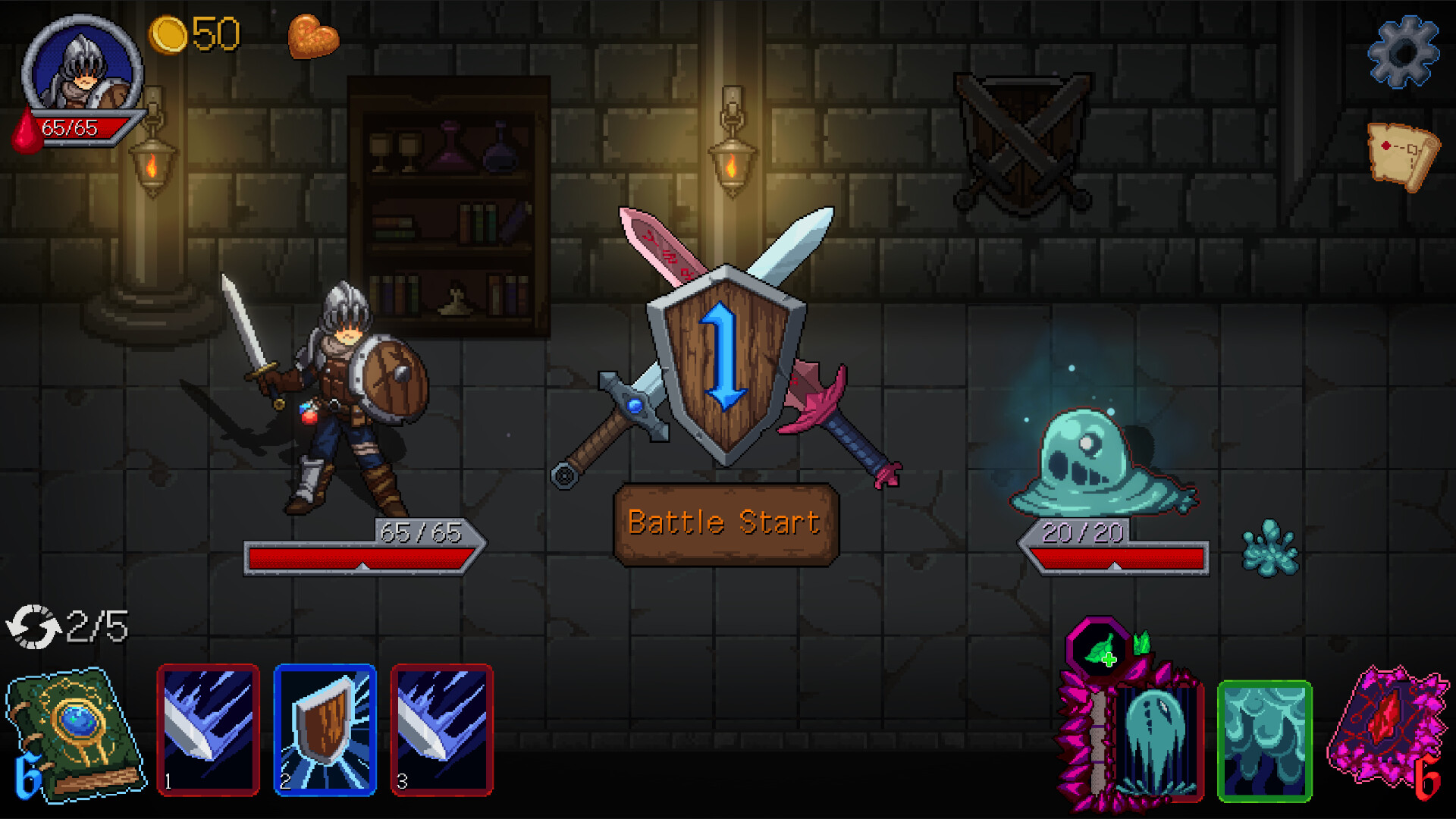This screenshot has height=819, width=1456.
Task: Click the bookshelf with potions
Action: pos(447,205)
